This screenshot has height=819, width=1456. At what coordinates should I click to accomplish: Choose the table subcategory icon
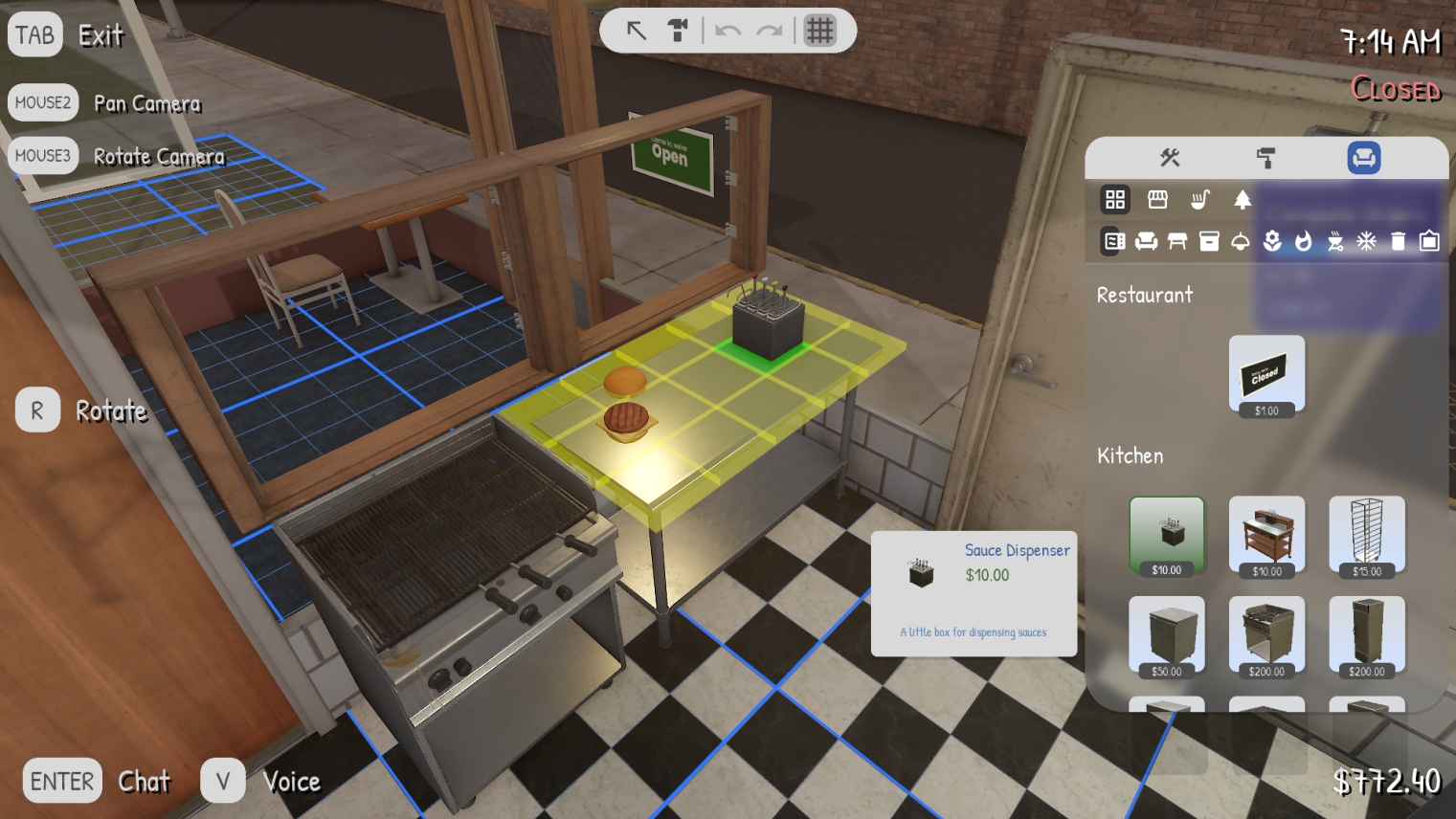pyautogui.click(x=1177, y=241)
